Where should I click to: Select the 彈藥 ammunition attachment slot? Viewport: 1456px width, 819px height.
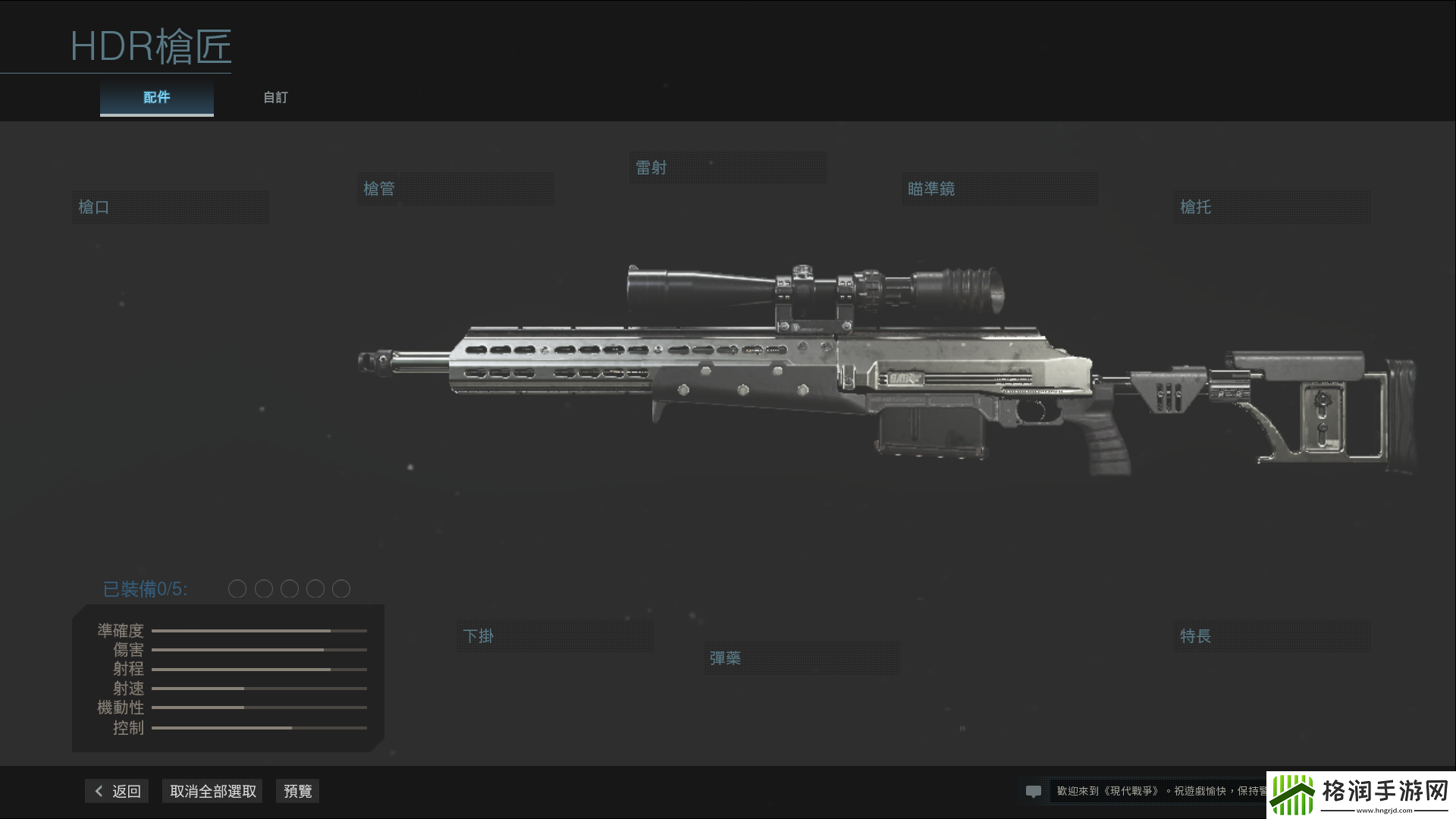802,657
